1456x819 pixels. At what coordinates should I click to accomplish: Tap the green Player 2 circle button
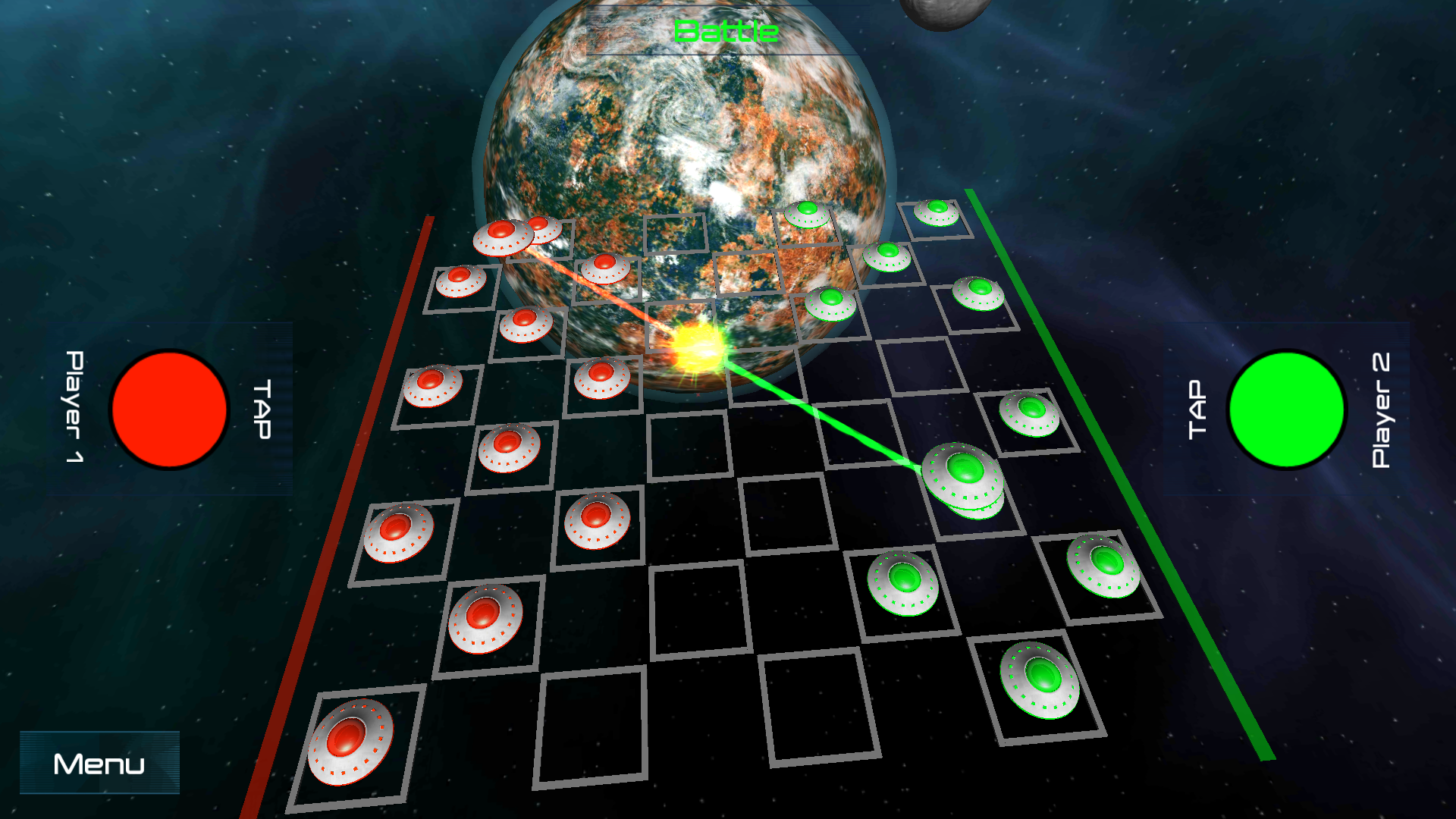(x=1287, y=409)
